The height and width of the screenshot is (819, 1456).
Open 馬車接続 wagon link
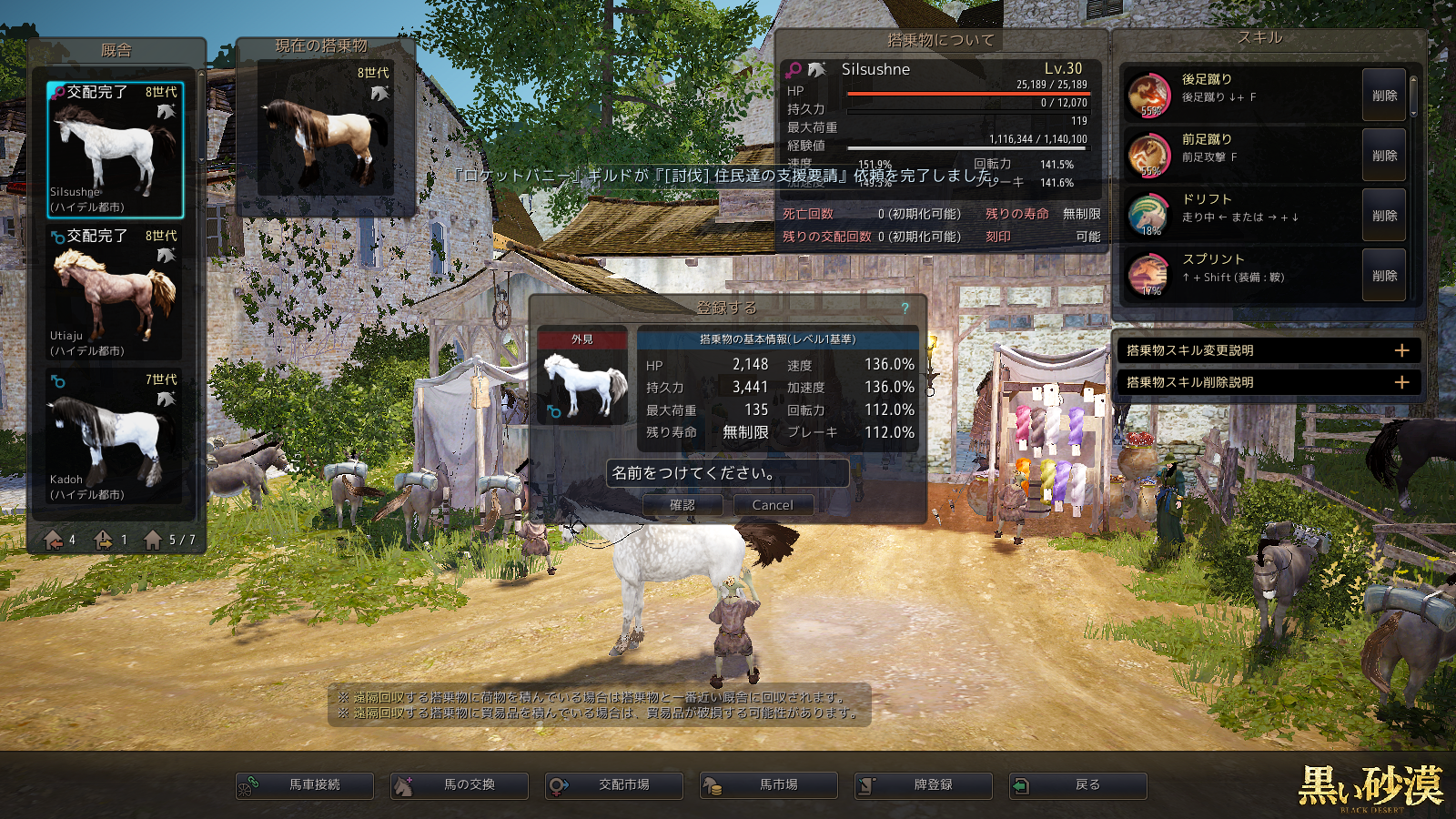(305, 785)
